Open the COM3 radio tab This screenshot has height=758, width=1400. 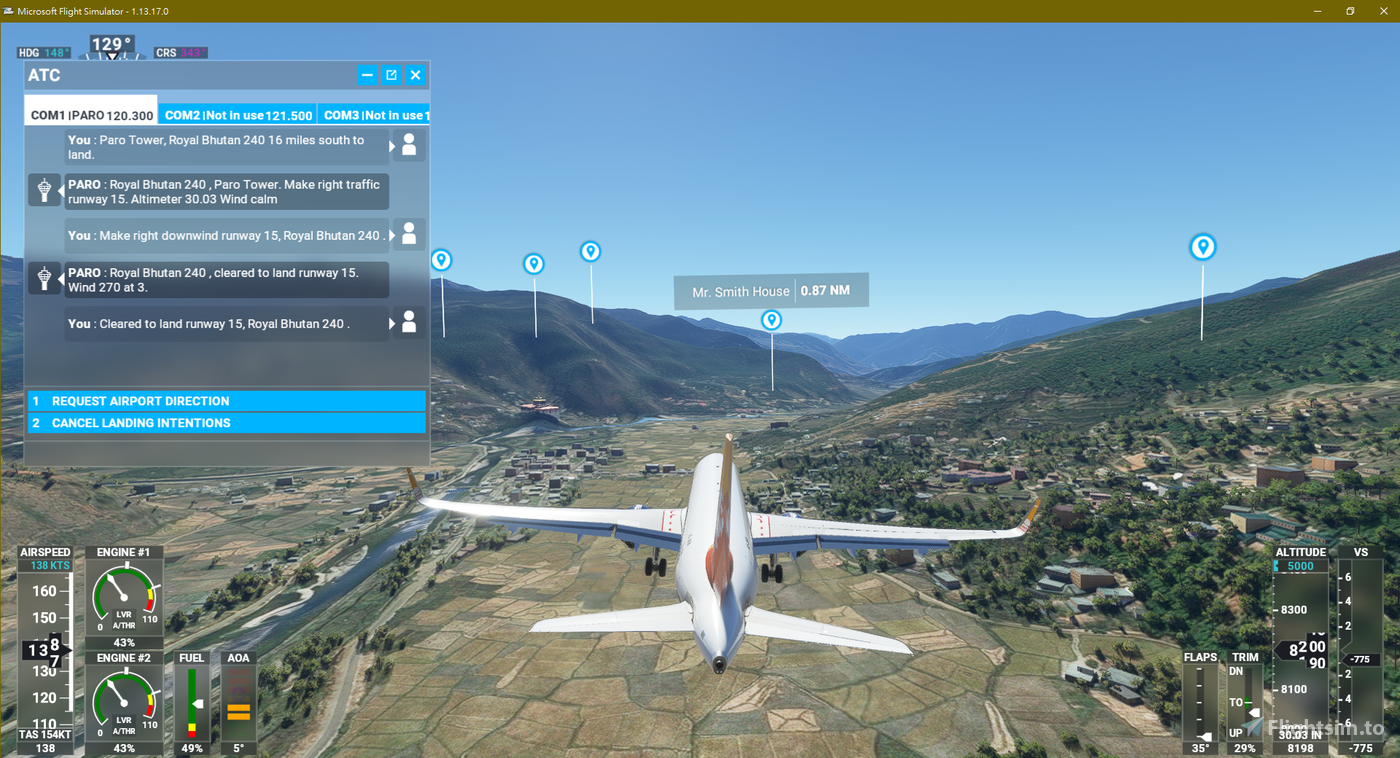point(375,114)
